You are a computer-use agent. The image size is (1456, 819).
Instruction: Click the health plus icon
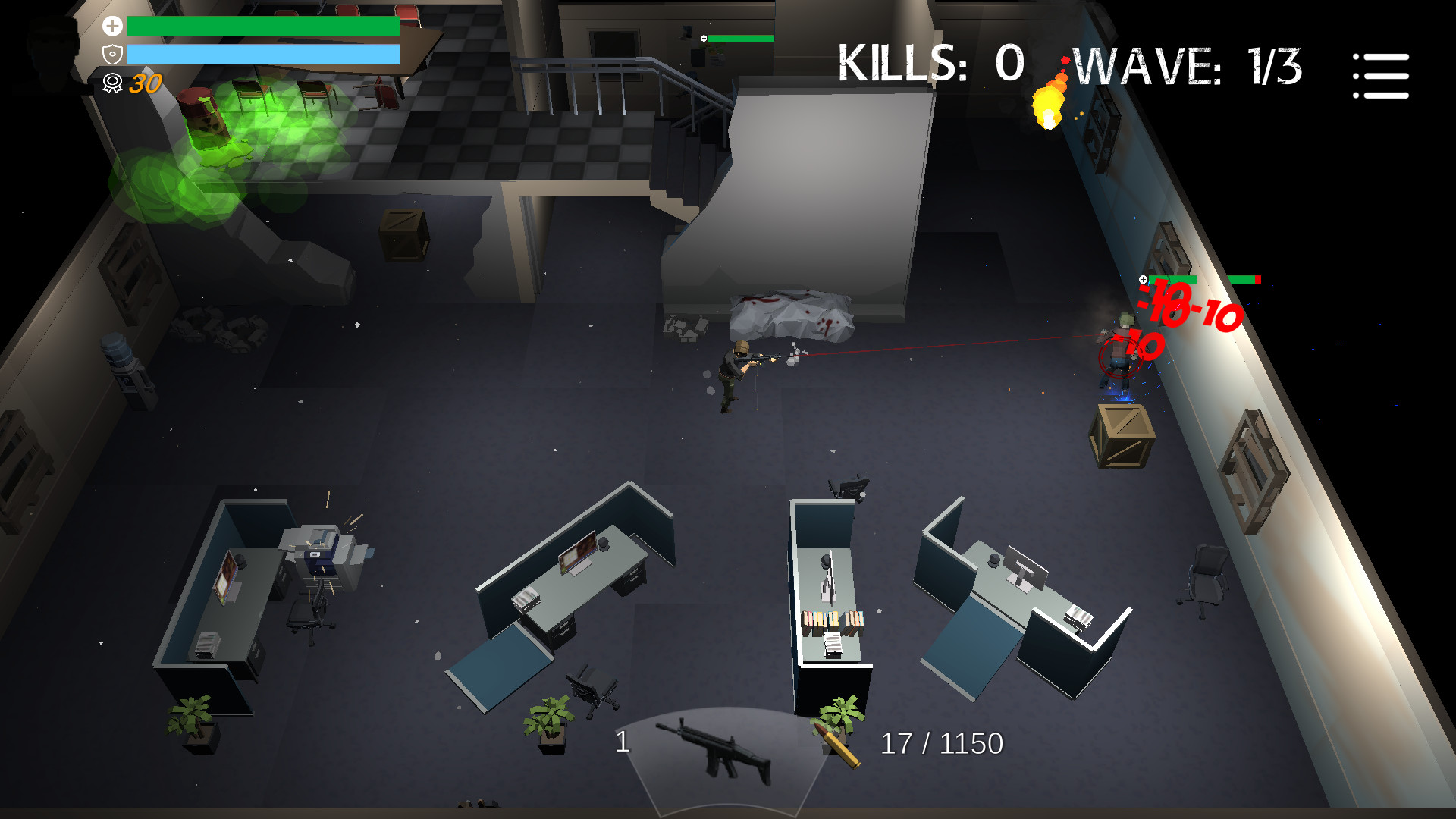point(112,27)
